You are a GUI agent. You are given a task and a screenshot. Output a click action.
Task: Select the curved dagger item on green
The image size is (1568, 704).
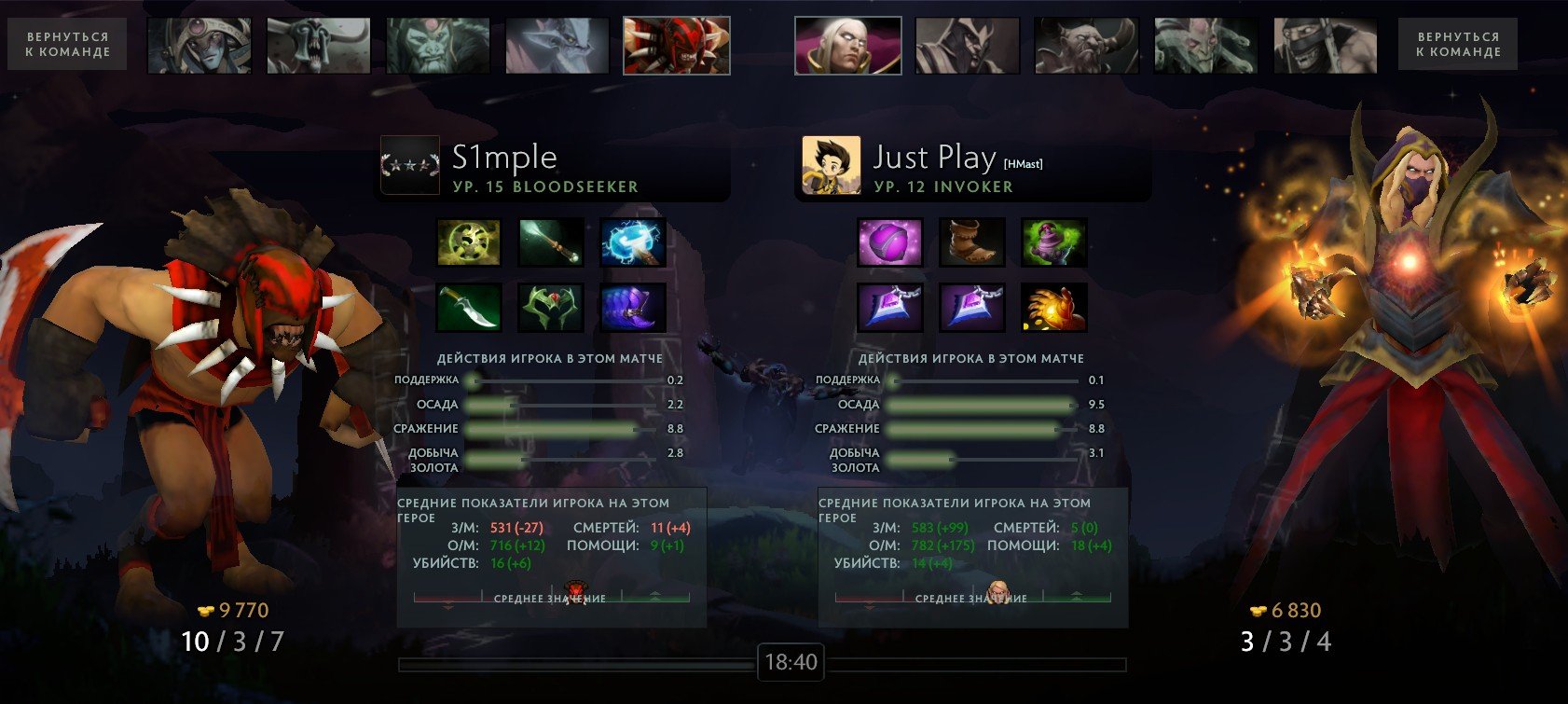[469, 308]
